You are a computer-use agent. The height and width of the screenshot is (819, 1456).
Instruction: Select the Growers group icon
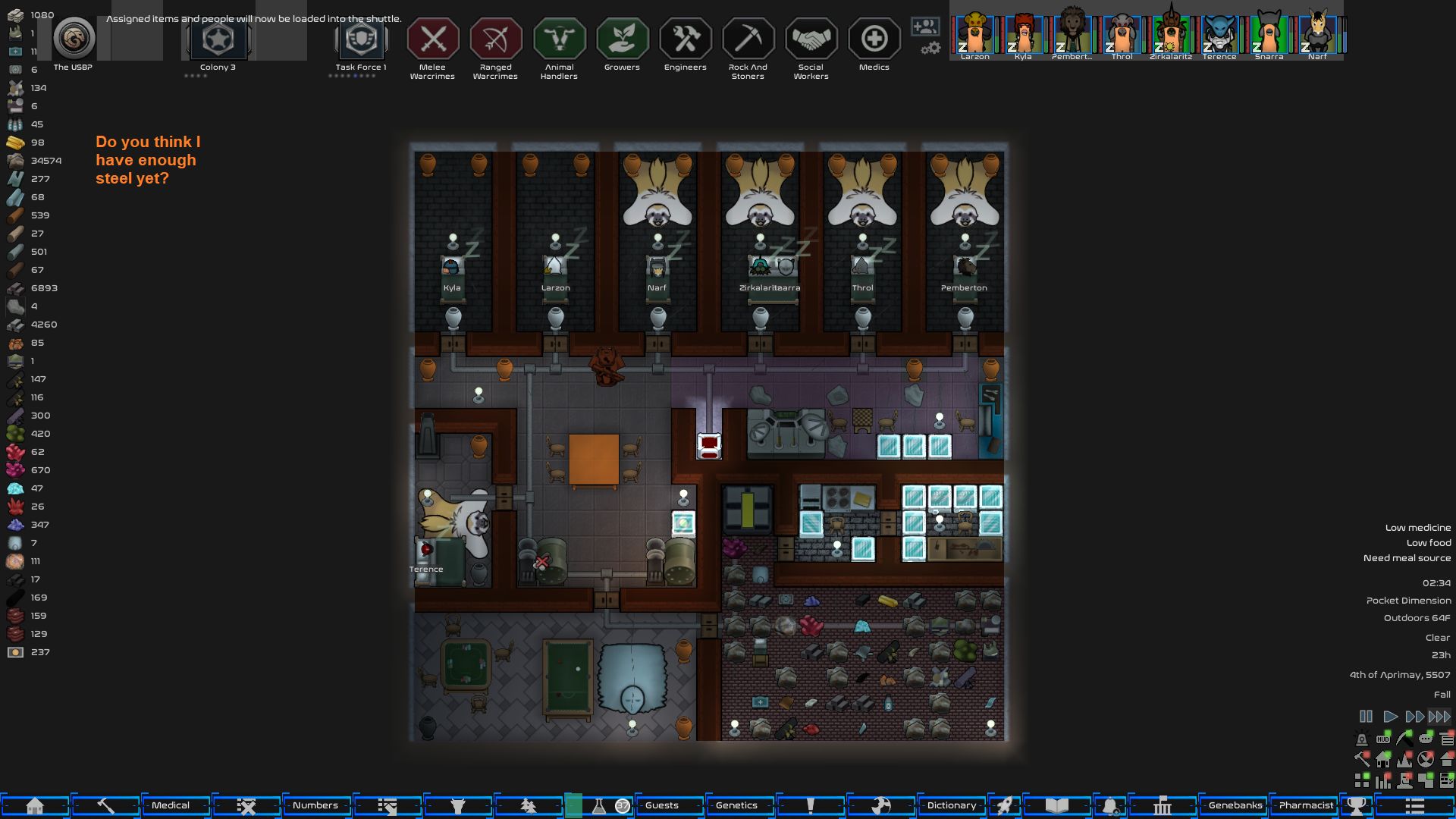coord(622,38)
